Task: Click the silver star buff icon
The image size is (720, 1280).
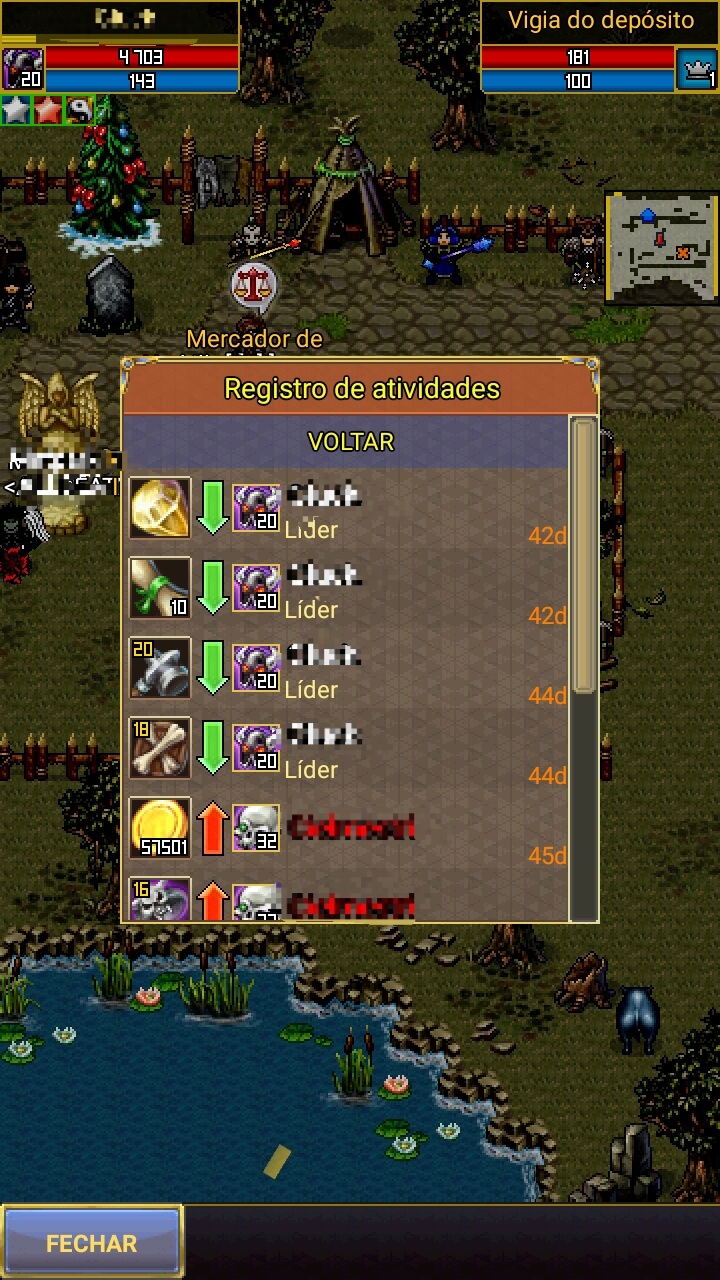Action: [16, 110]
